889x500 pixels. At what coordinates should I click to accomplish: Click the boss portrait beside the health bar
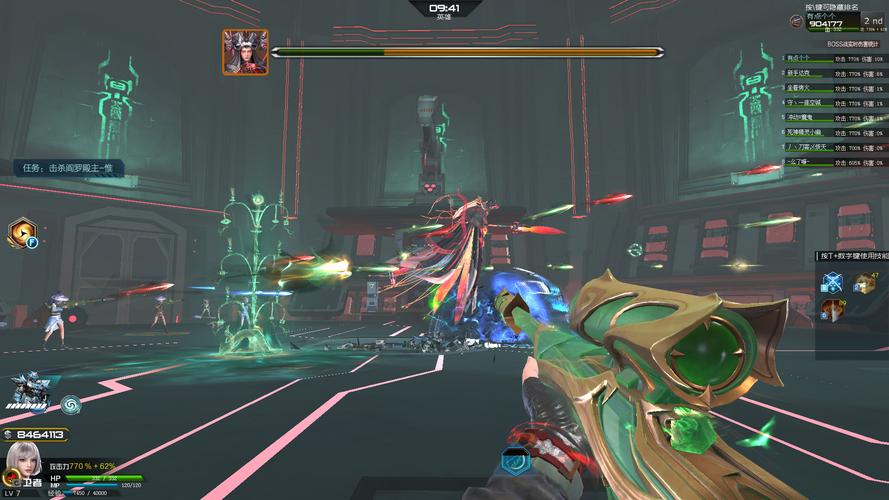245,51
